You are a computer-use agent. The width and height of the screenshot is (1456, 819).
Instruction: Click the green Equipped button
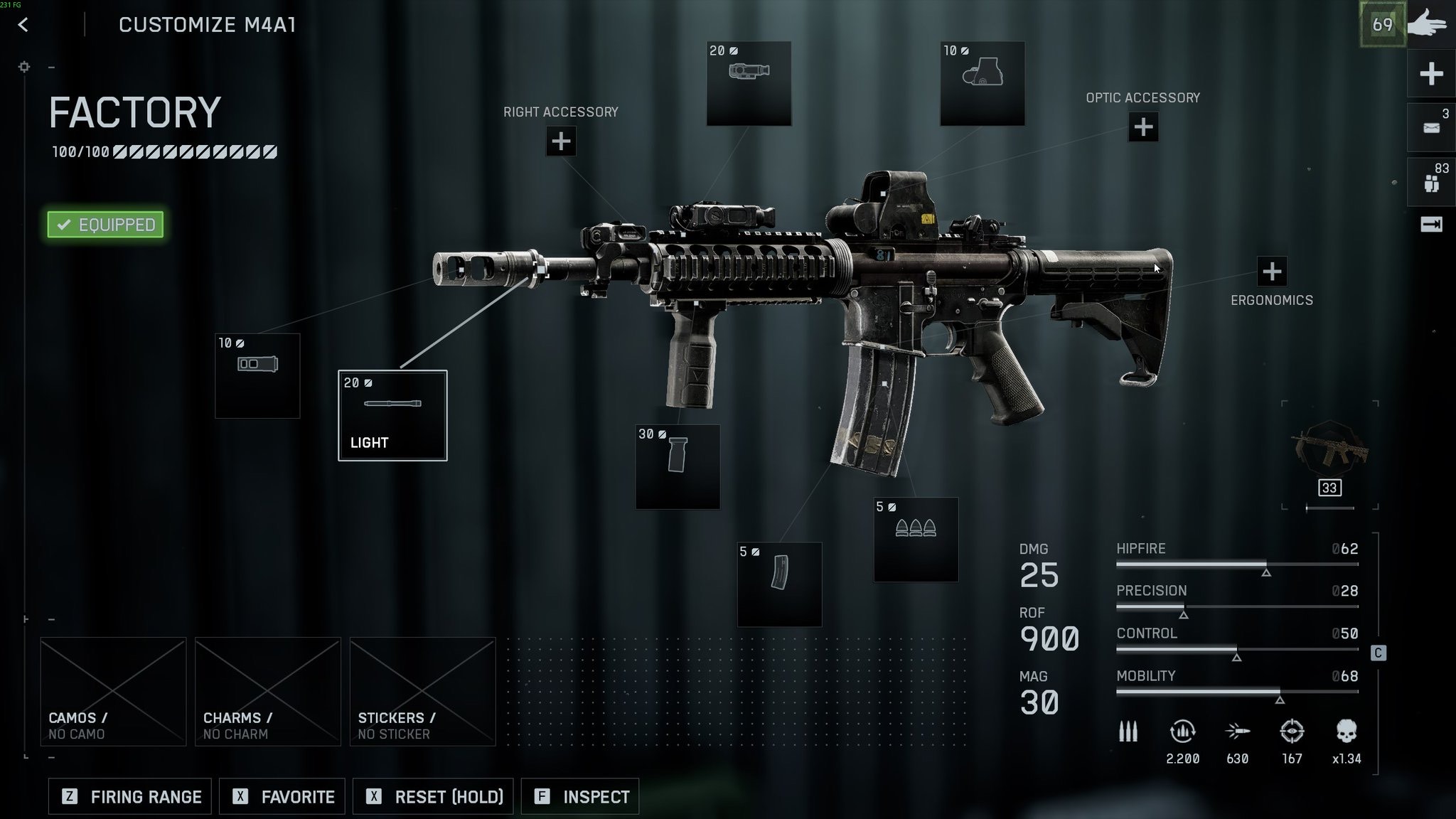pos(105,225)
